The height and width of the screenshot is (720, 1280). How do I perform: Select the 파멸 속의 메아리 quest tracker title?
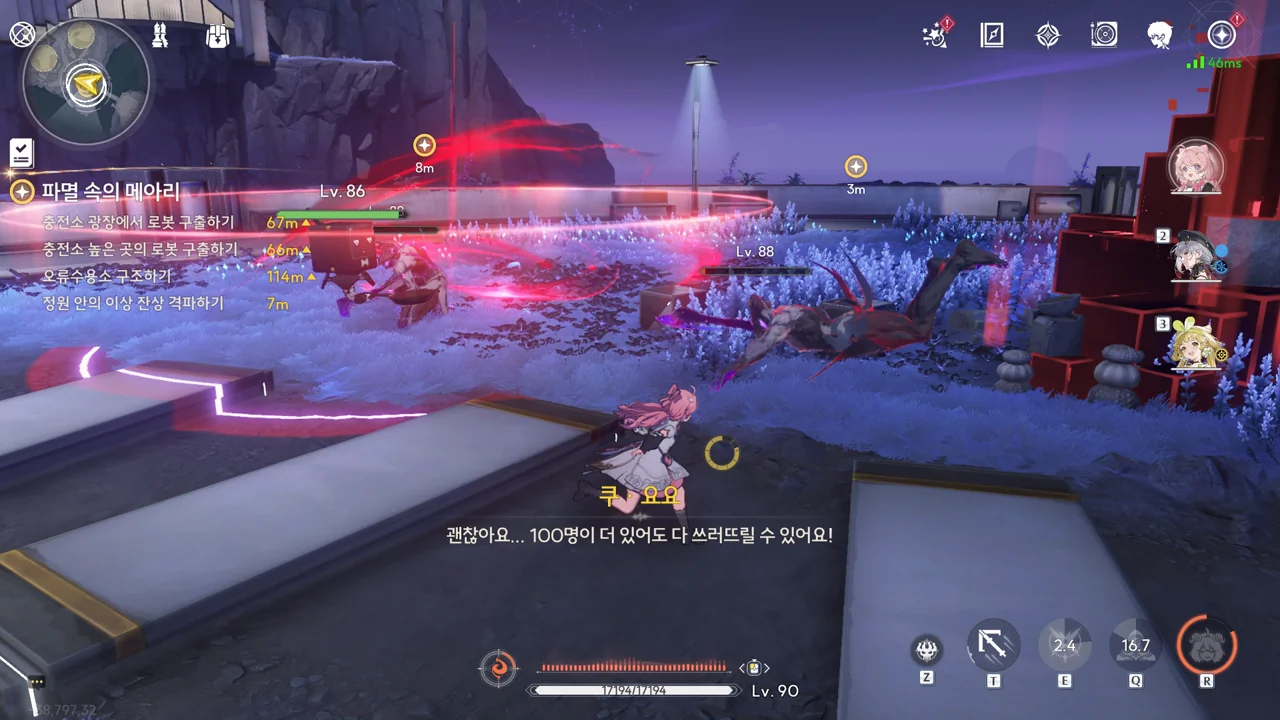[x=110, y=191]
